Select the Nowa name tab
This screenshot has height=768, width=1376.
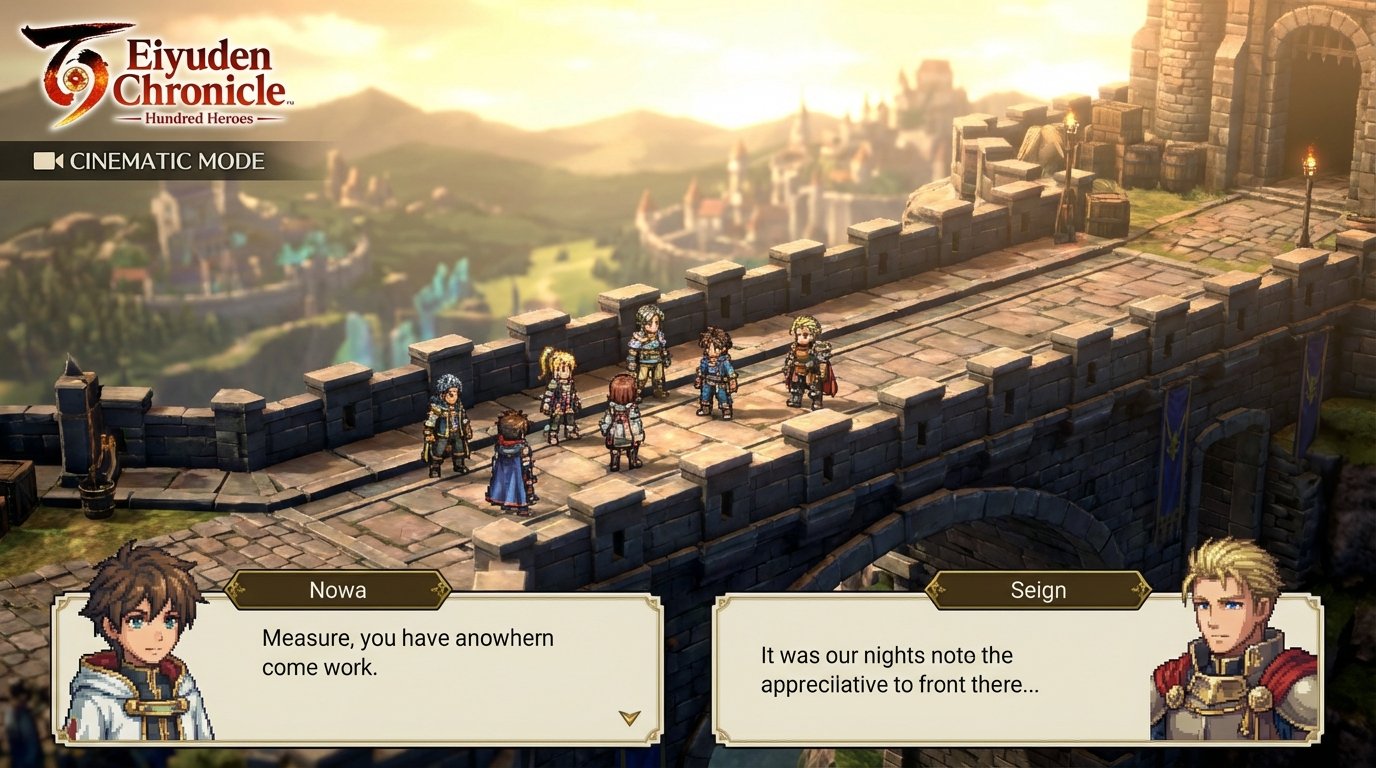[x=340, y=591]
